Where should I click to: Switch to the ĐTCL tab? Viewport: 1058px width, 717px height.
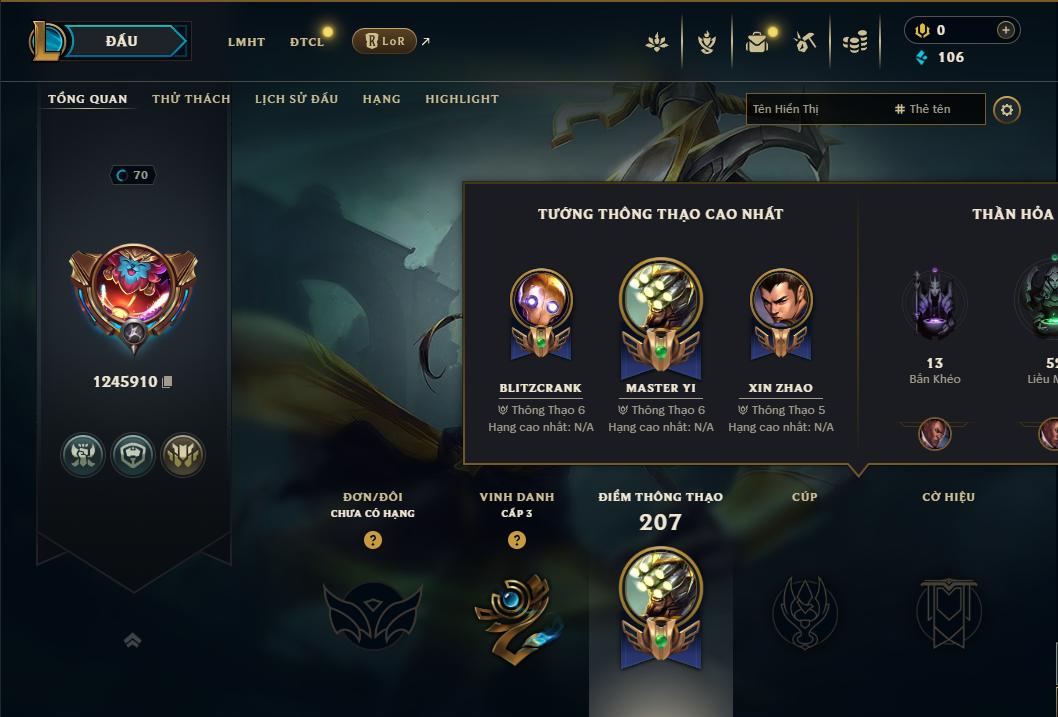click(307, 42)
